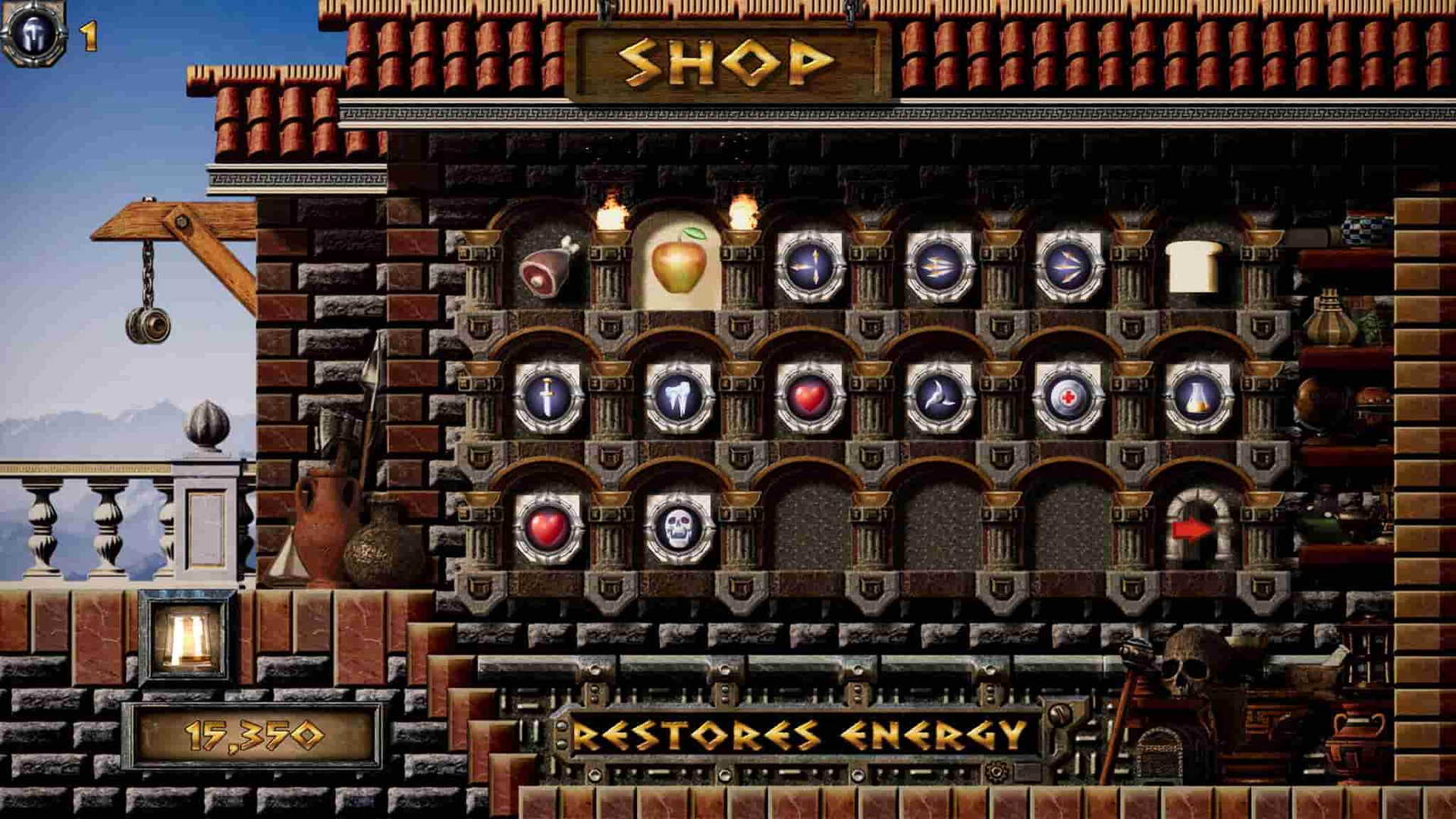Select the ham leg food item
This screenshot has height=819, width=1456.
coord(547,267)
